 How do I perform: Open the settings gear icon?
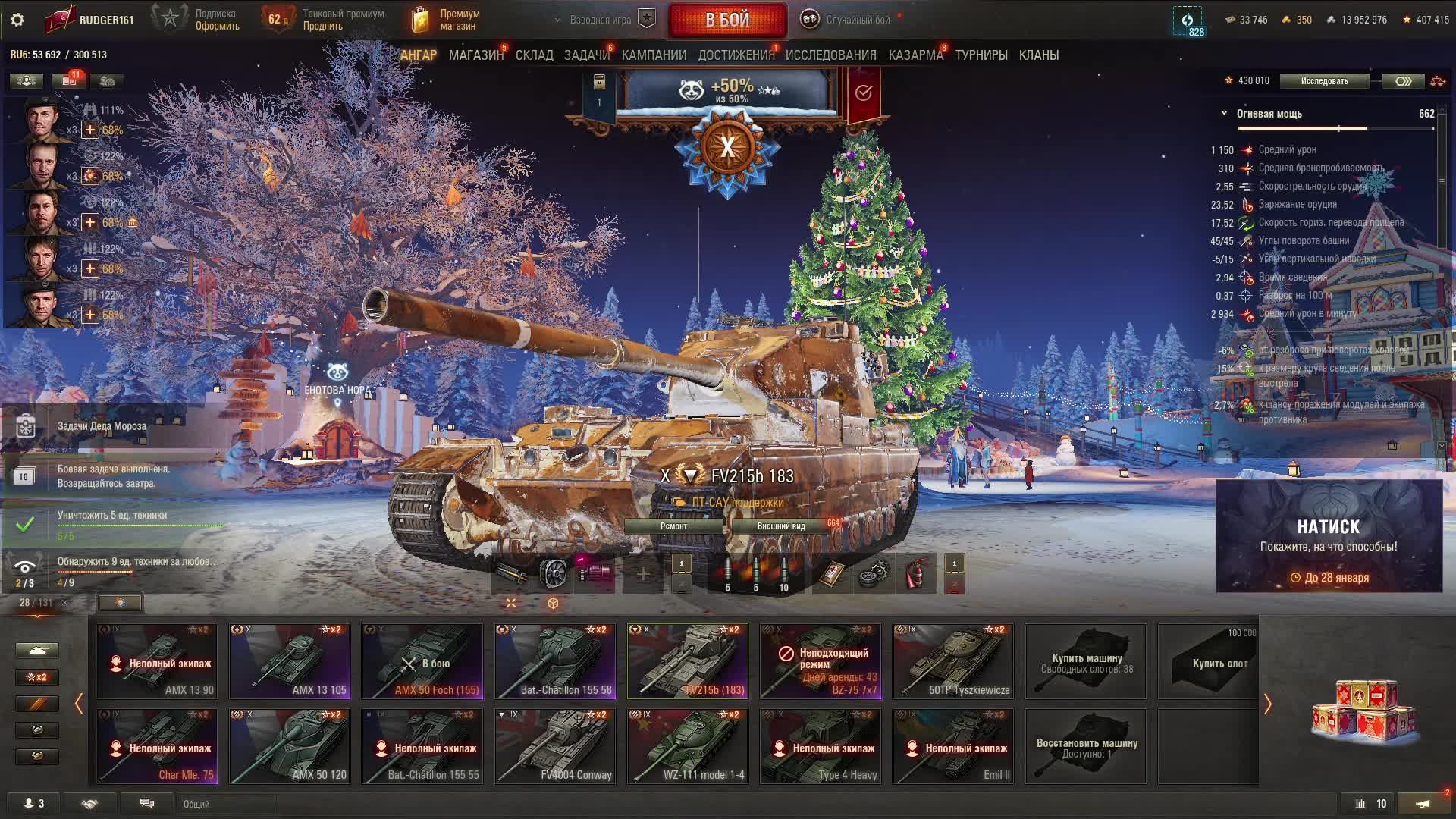click(x=17, y=20)
